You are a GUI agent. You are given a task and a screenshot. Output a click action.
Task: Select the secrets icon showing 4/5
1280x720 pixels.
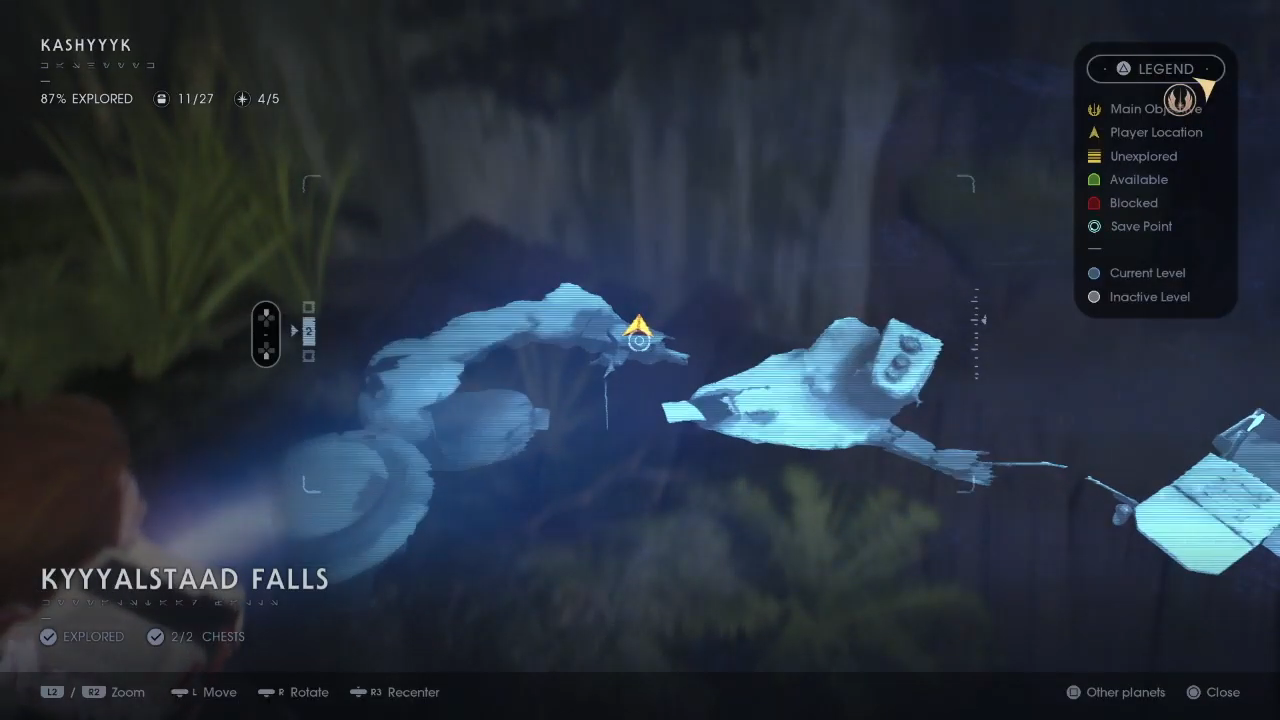241,98
